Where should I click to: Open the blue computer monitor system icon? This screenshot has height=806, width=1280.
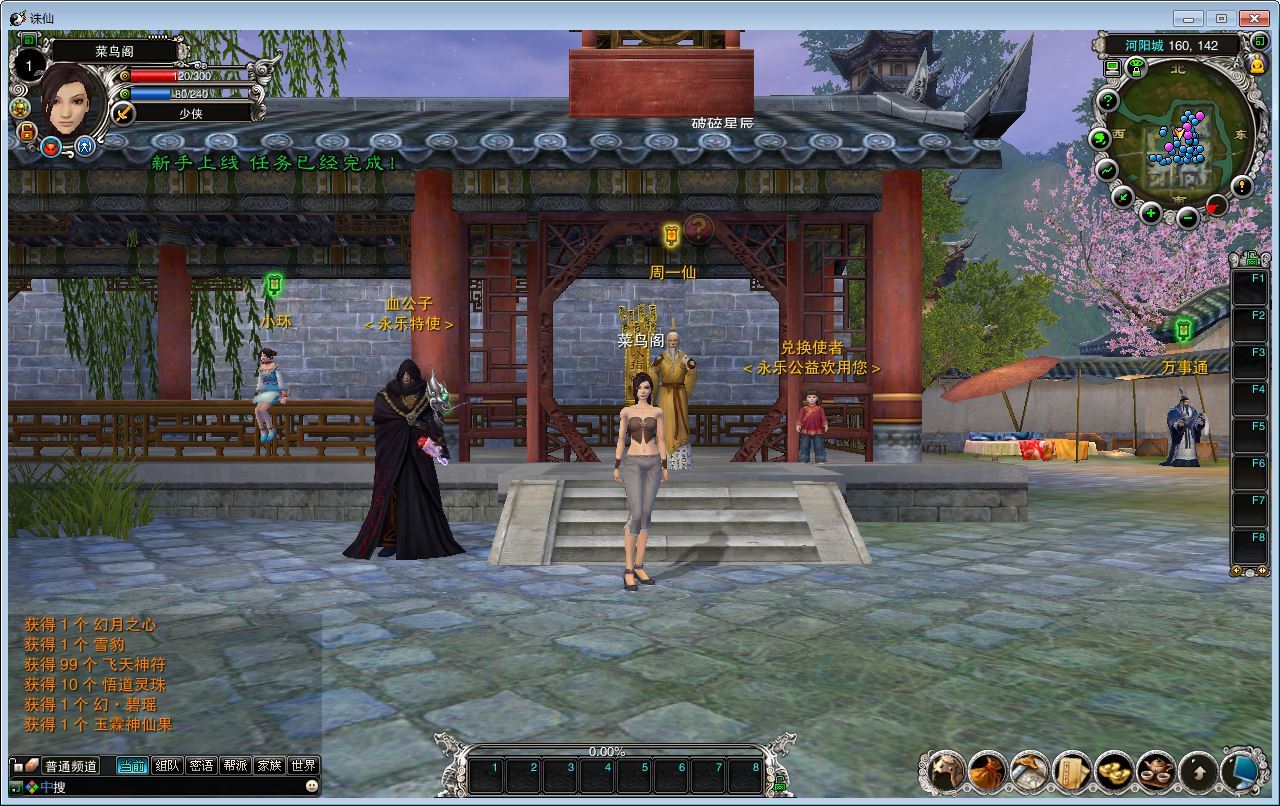coord(1241,771)
